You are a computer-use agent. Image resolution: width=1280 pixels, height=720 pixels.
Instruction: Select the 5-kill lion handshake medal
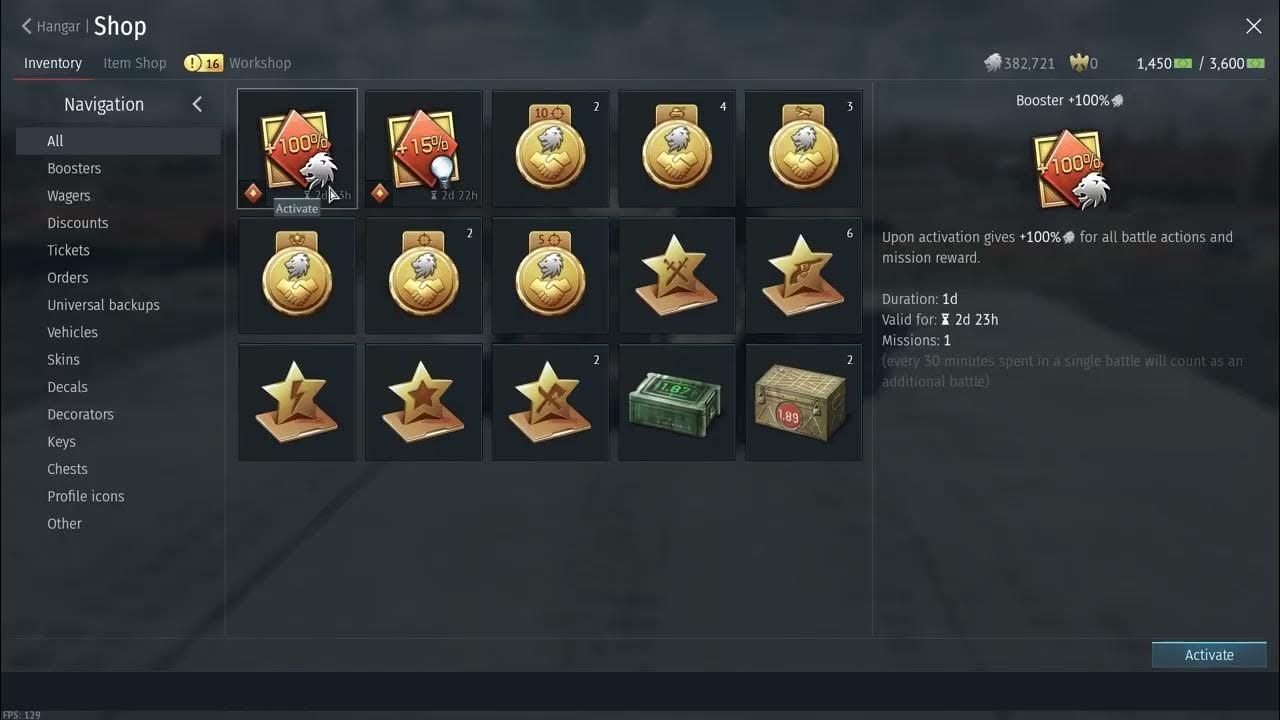click(550, 275)
